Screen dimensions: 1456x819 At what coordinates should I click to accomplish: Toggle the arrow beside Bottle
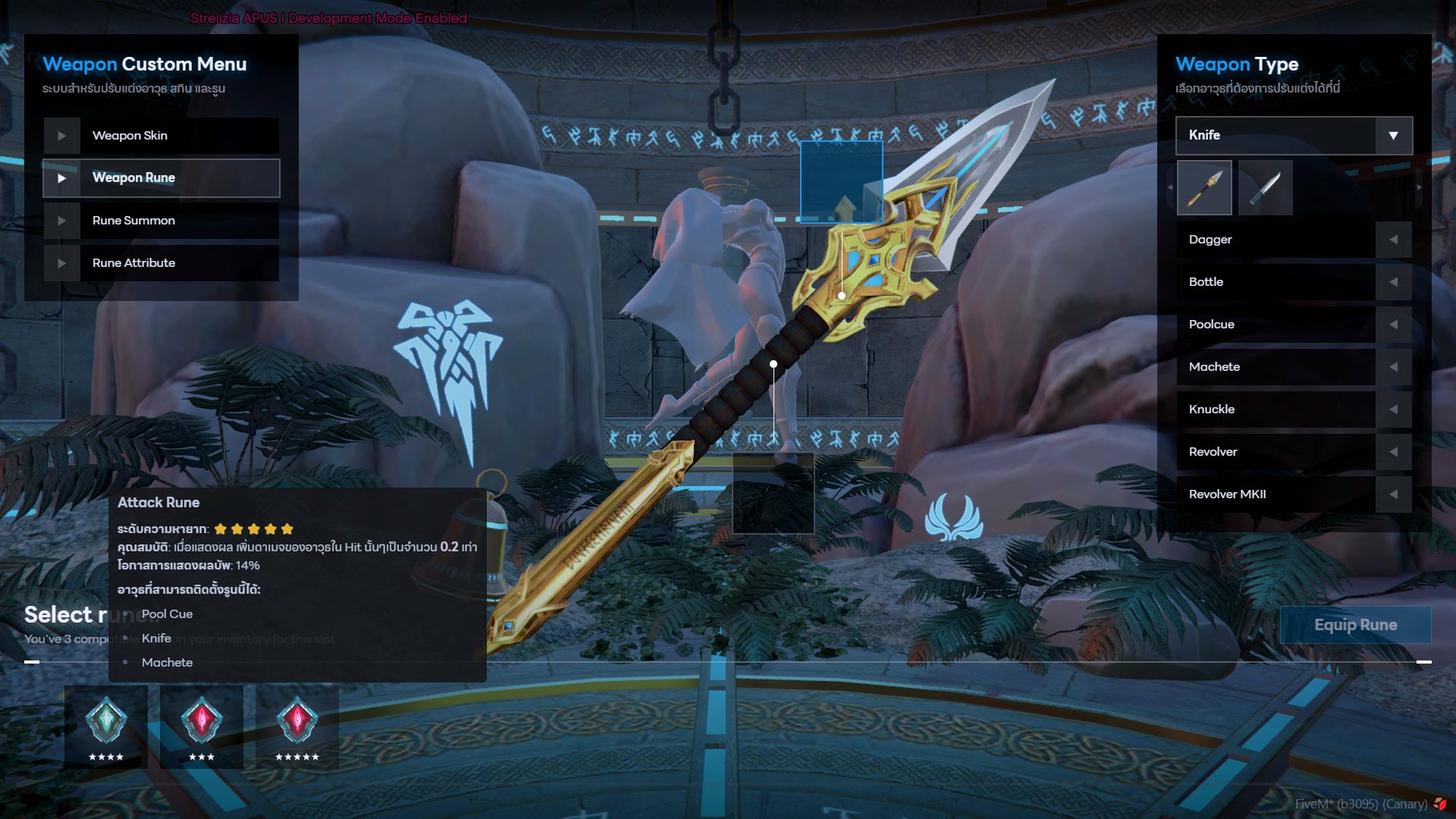pyautogui.click(x=1394, y=281)
